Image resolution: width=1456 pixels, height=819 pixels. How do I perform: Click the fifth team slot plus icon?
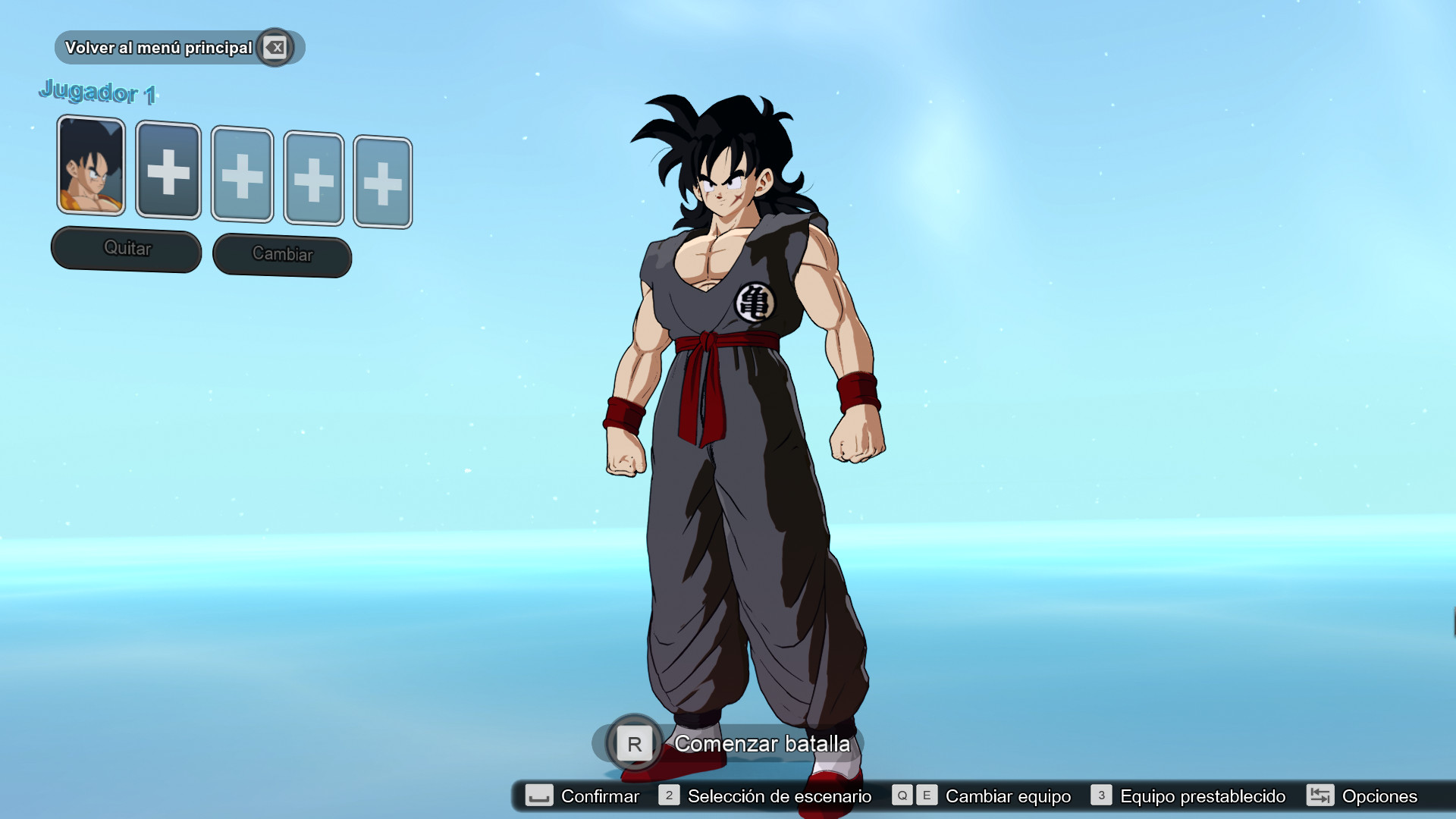tap(384, 180)
